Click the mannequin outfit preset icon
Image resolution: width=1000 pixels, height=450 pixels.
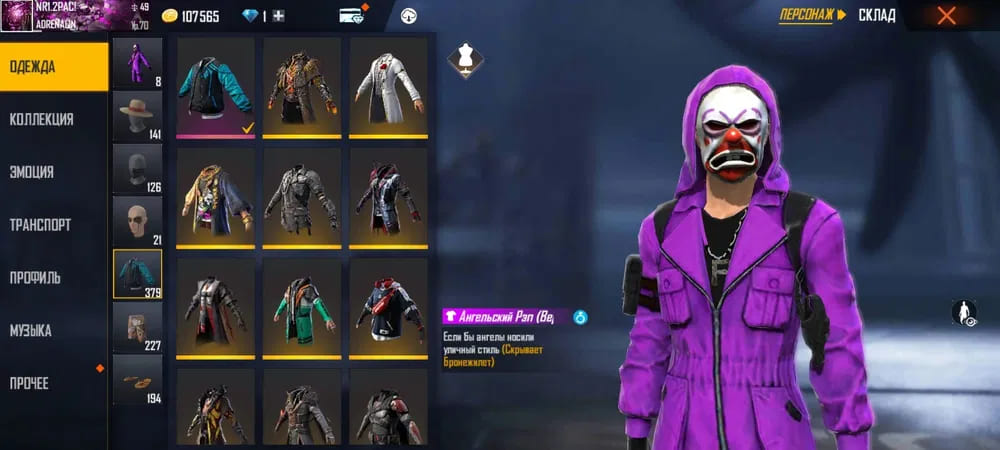[x=463, y=56]
